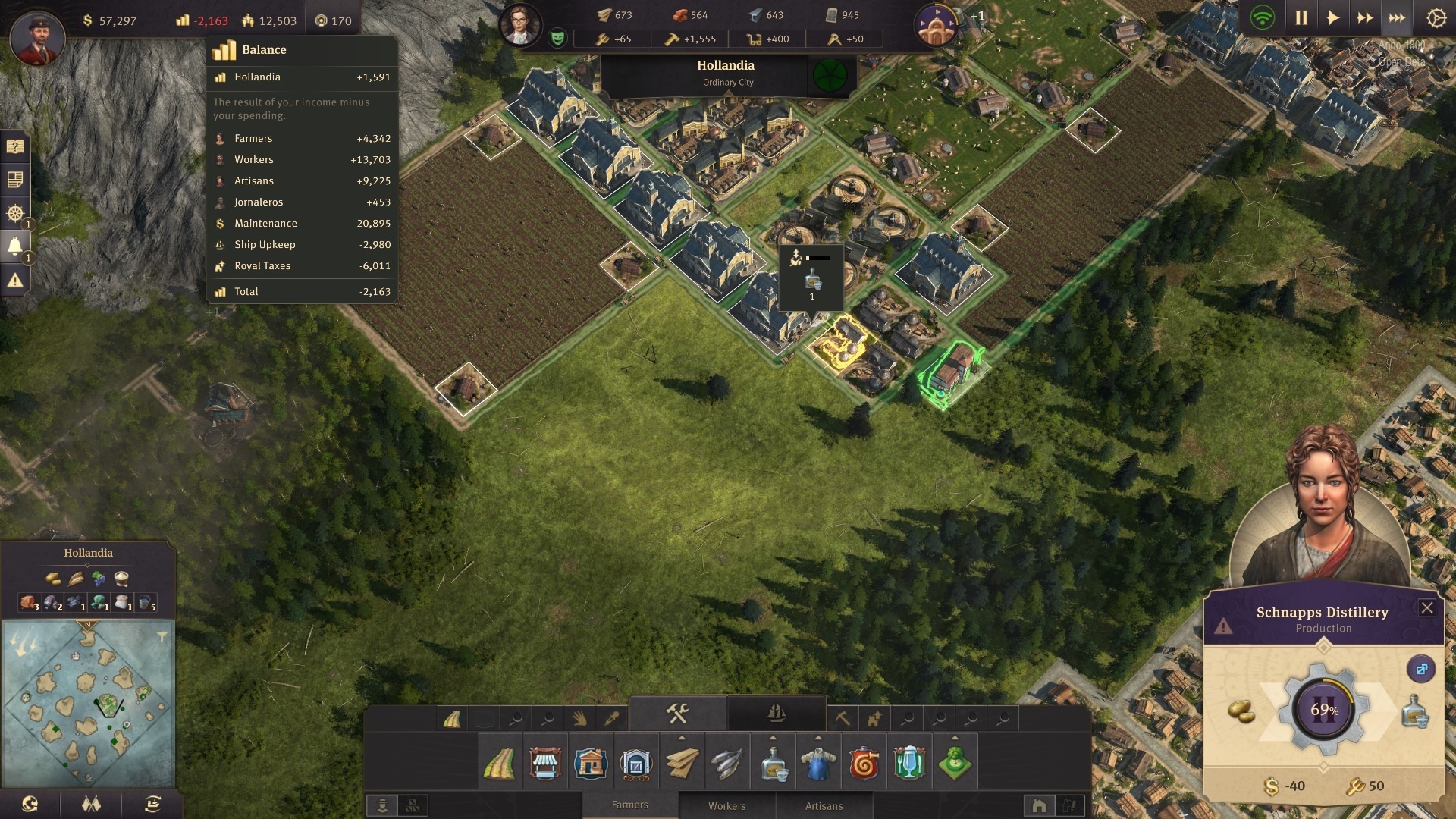
Task: Select the marketplace building icon
Action: coord(544,764)
